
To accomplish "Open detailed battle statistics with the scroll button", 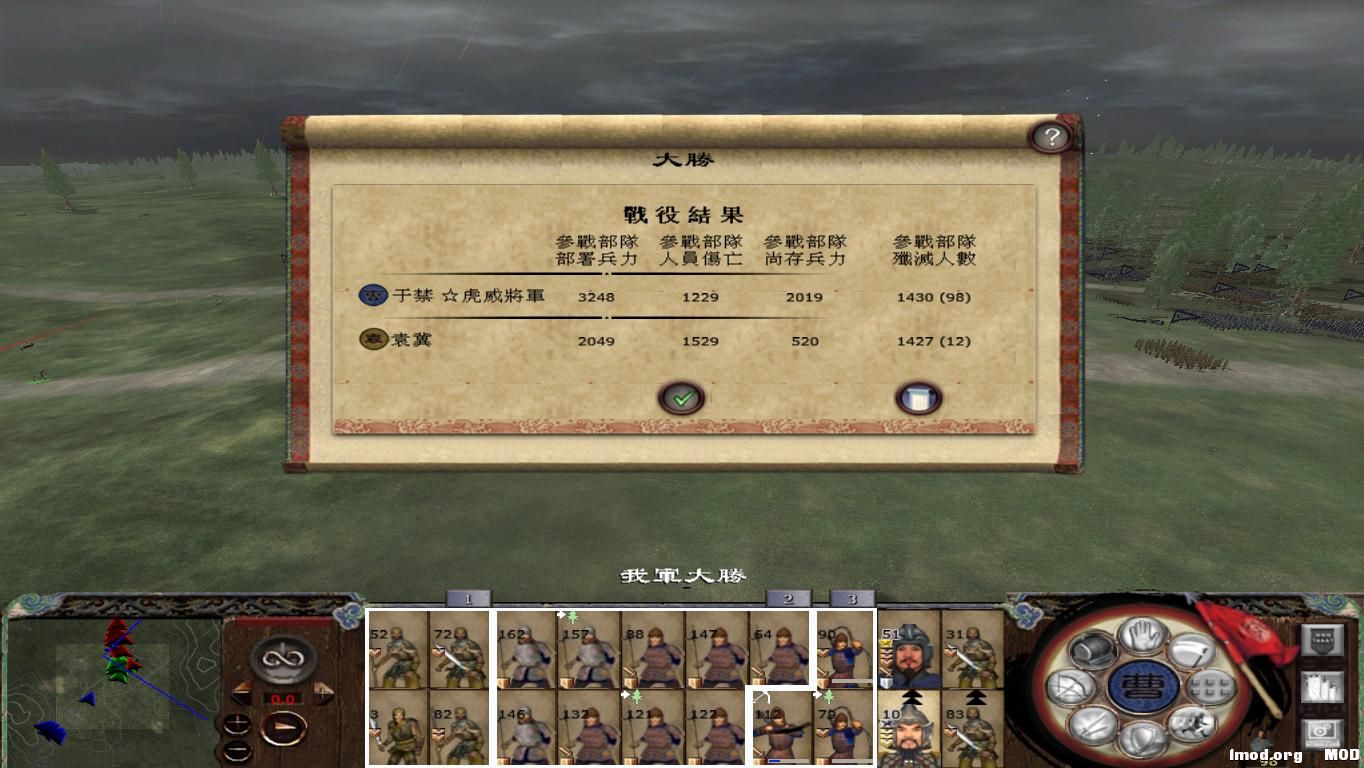I will point(917,396).
